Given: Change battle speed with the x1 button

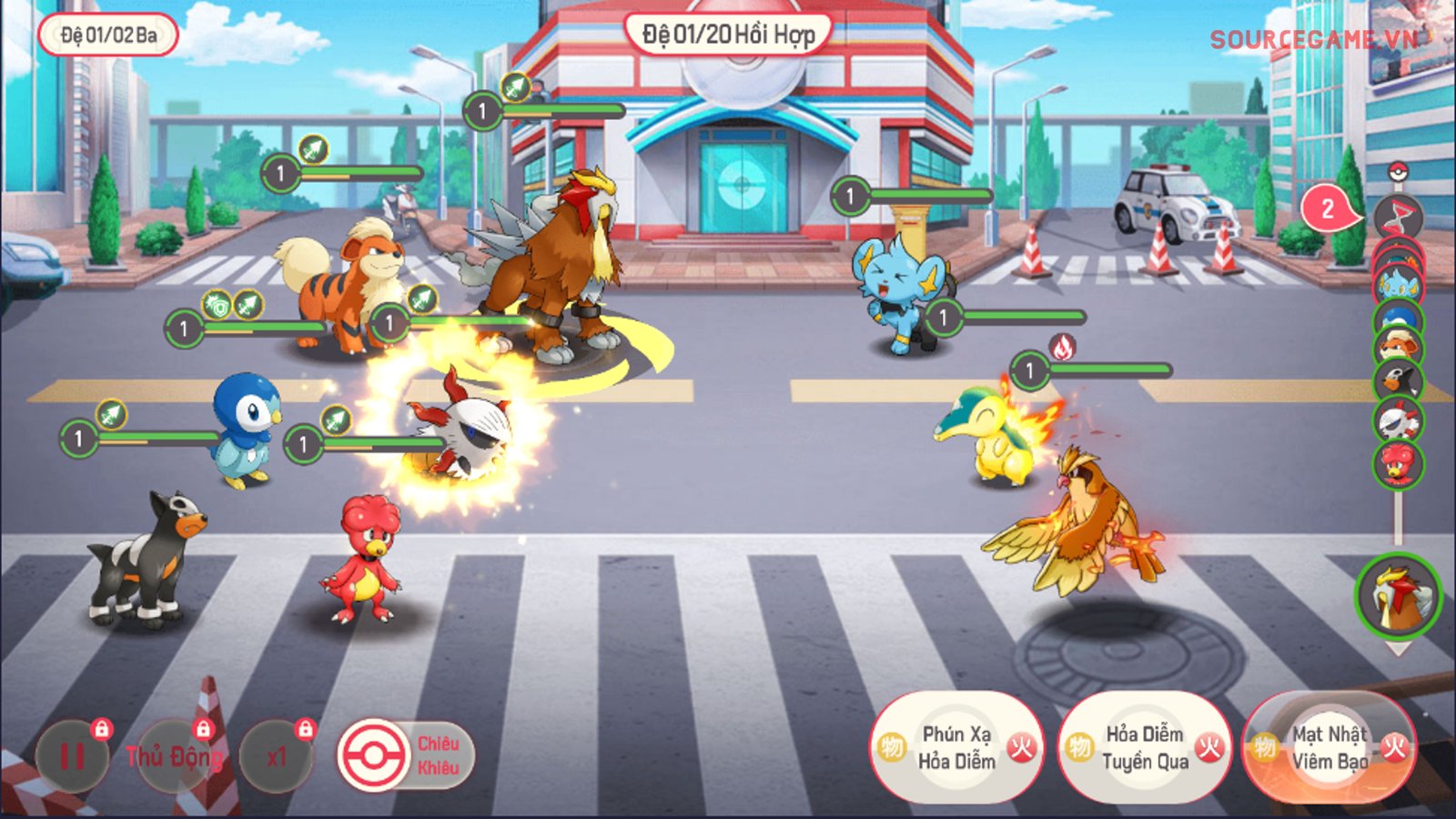Looking at the screenshot, I should [276, 756].
